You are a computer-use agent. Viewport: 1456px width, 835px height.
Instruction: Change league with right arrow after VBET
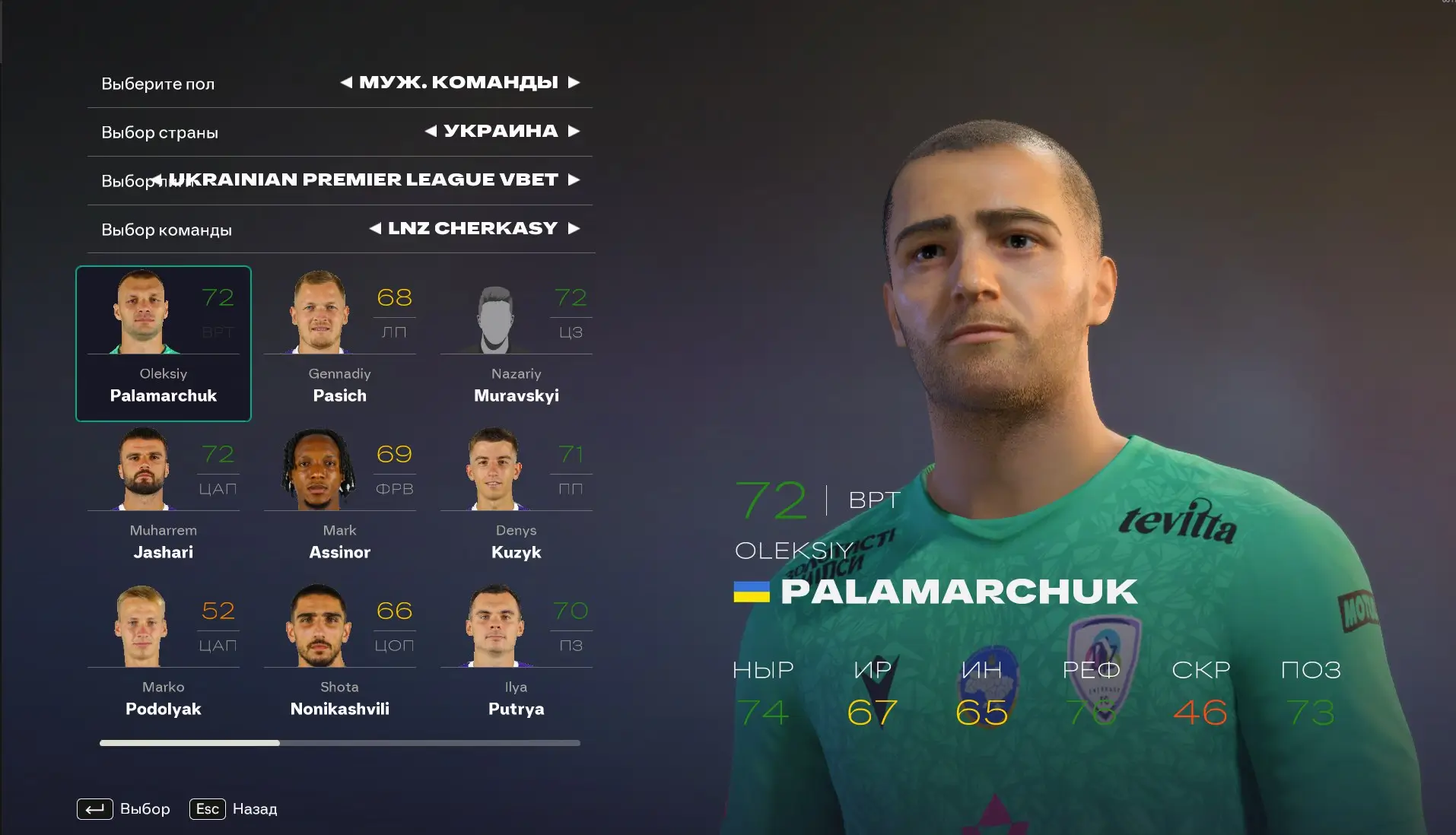[x=574, y=179]
